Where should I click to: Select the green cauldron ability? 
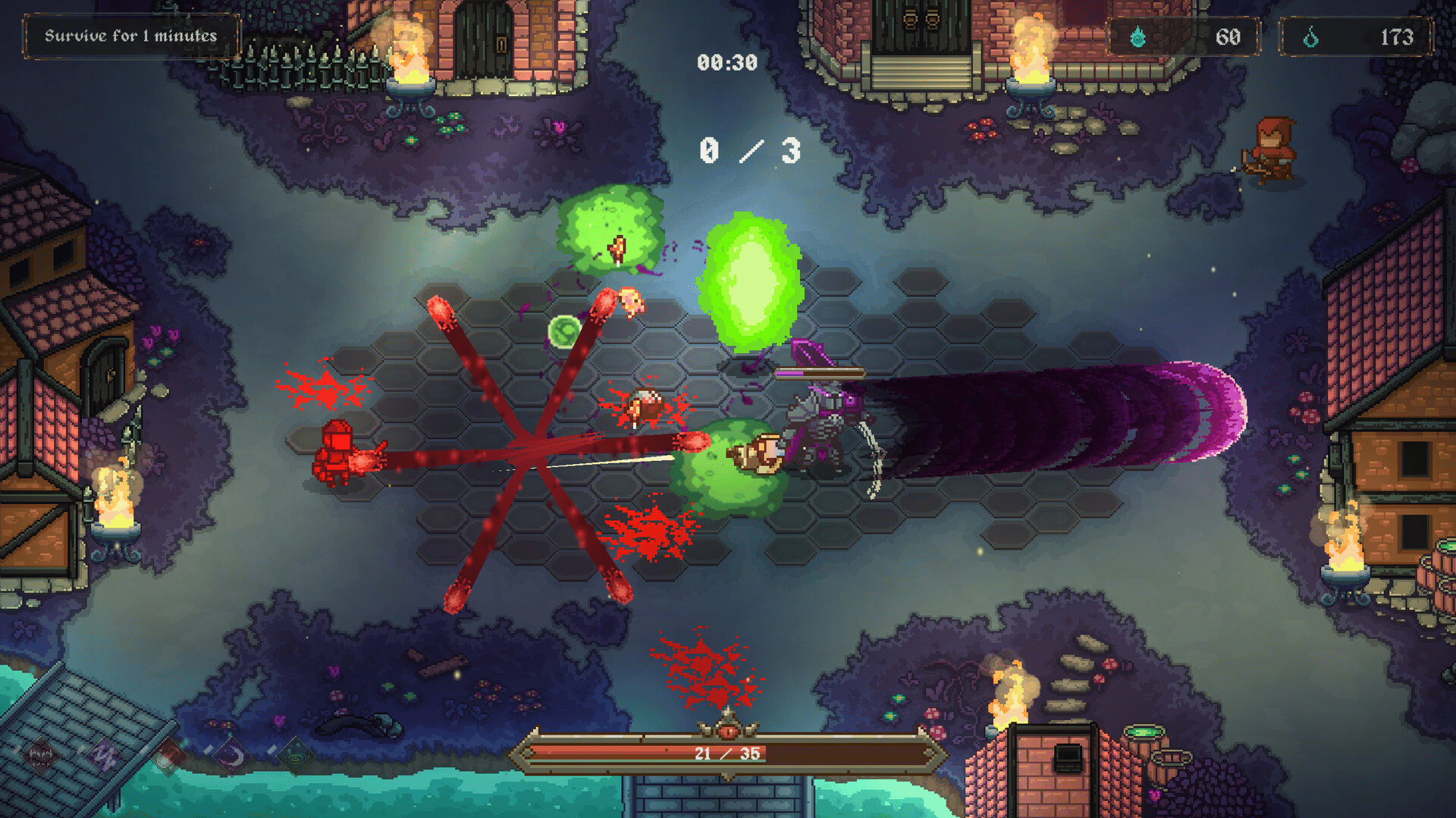coord(296,756)
